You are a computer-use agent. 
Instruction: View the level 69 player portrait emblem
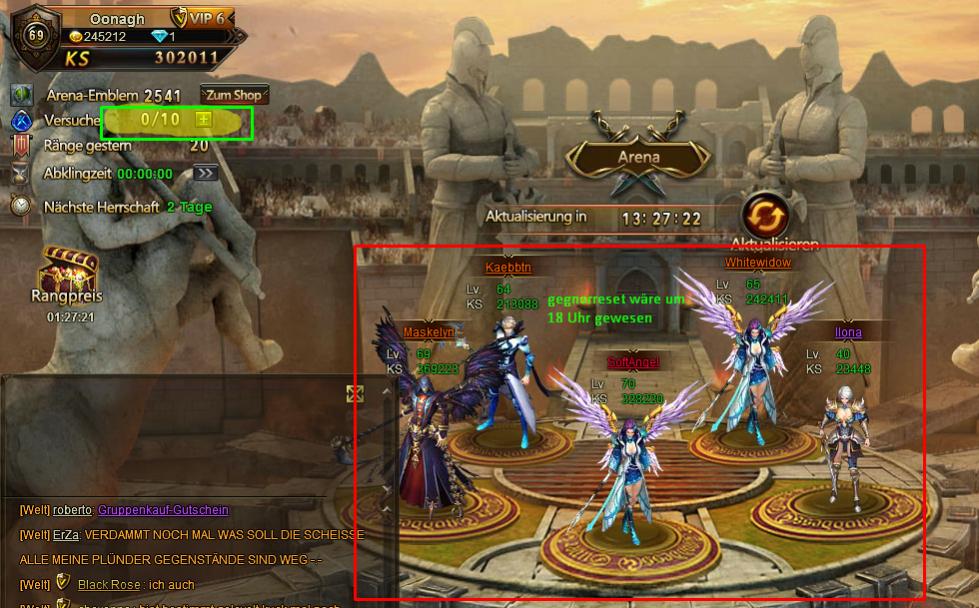36,35
